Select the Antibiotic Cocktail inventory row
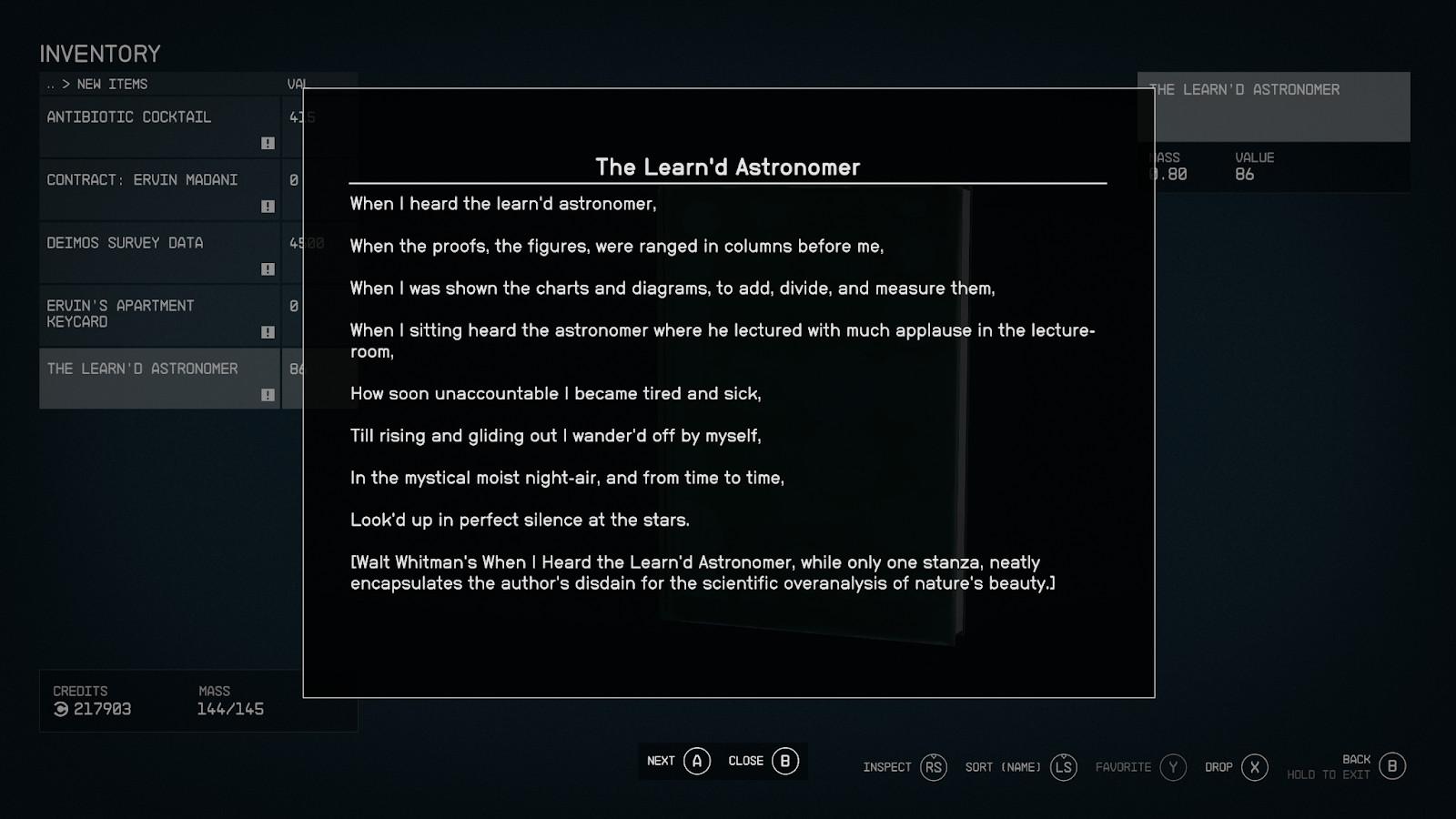1456x819 pixels. point(159,126)
